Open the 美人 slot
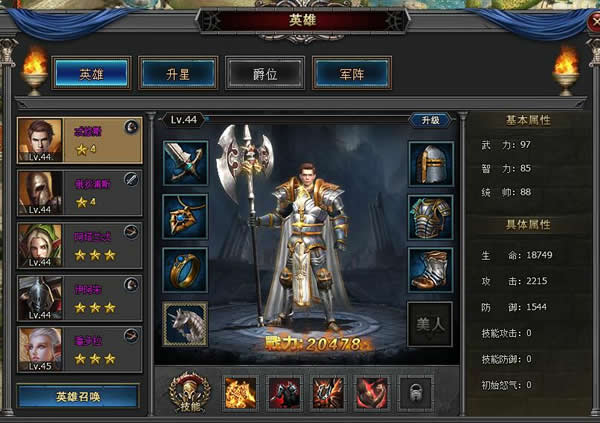Image resolution: width=600 pixels, height=423 pixels. coord(430,324)
